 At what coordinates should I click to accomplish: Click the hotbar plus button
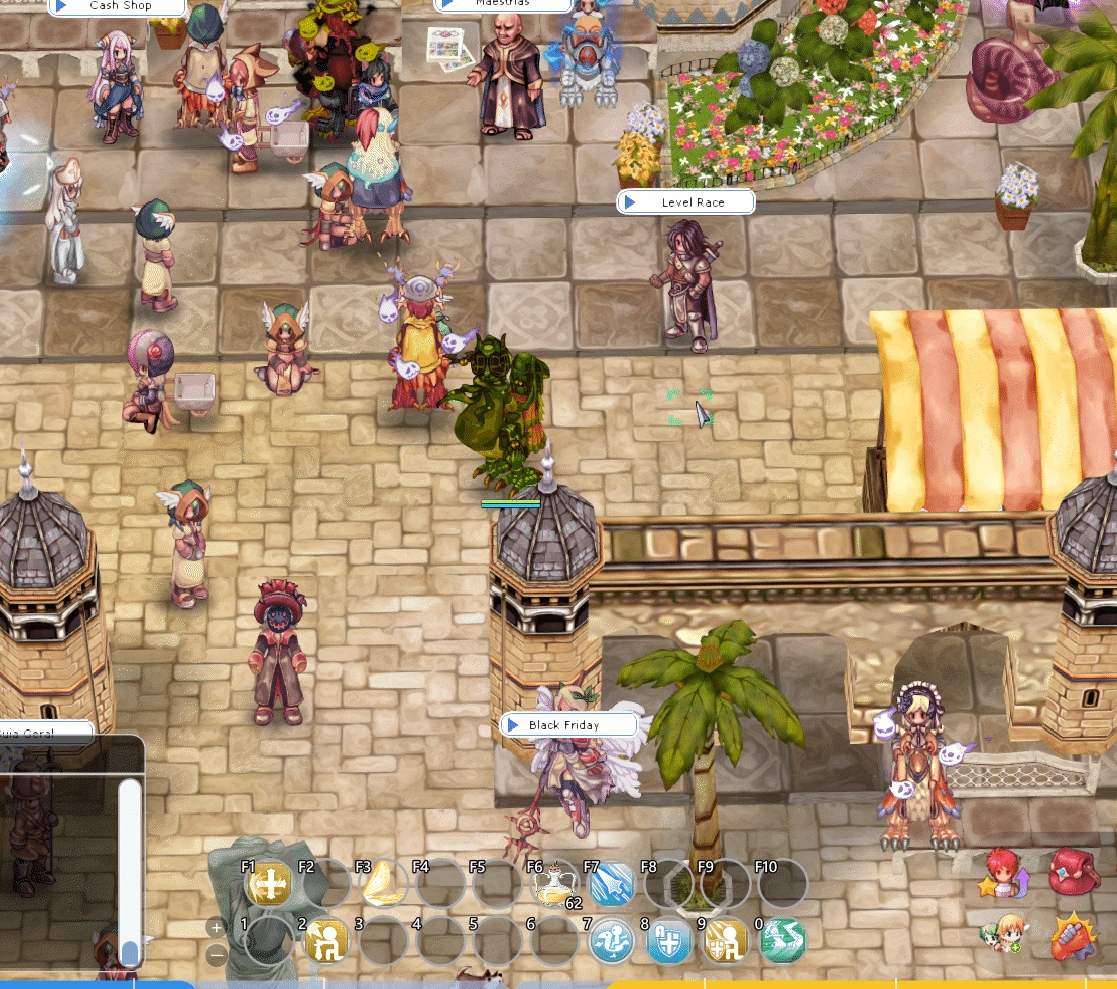(216, 927)
